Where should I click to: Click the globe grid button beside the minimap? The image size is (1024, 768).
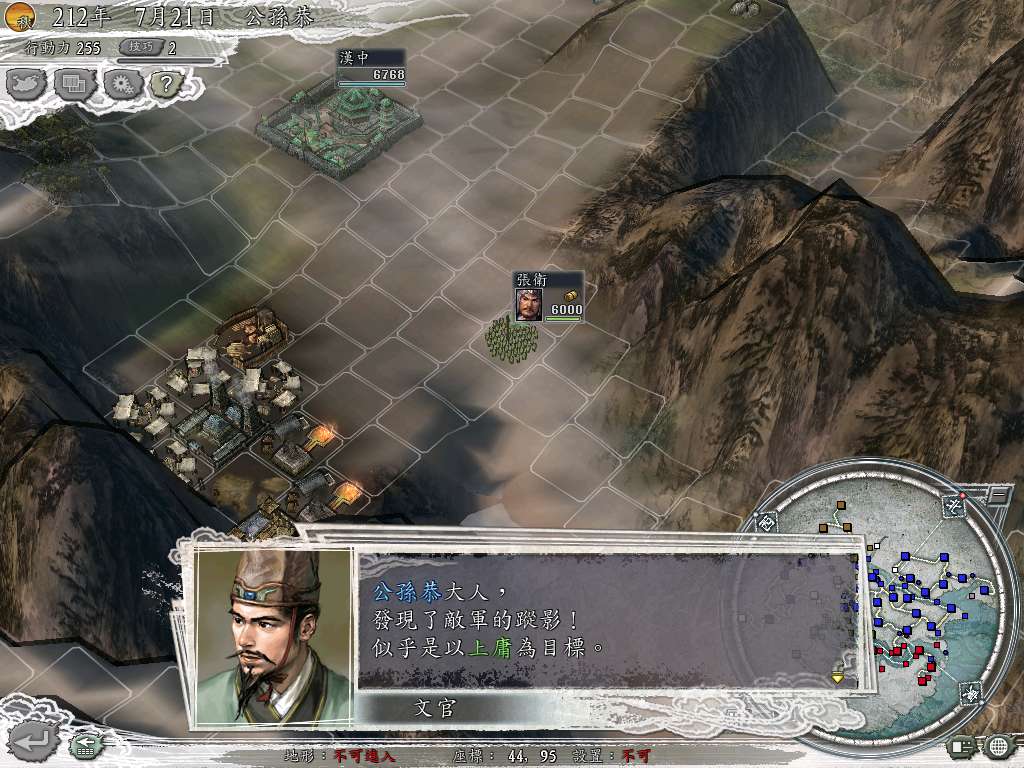click(997, 745)
